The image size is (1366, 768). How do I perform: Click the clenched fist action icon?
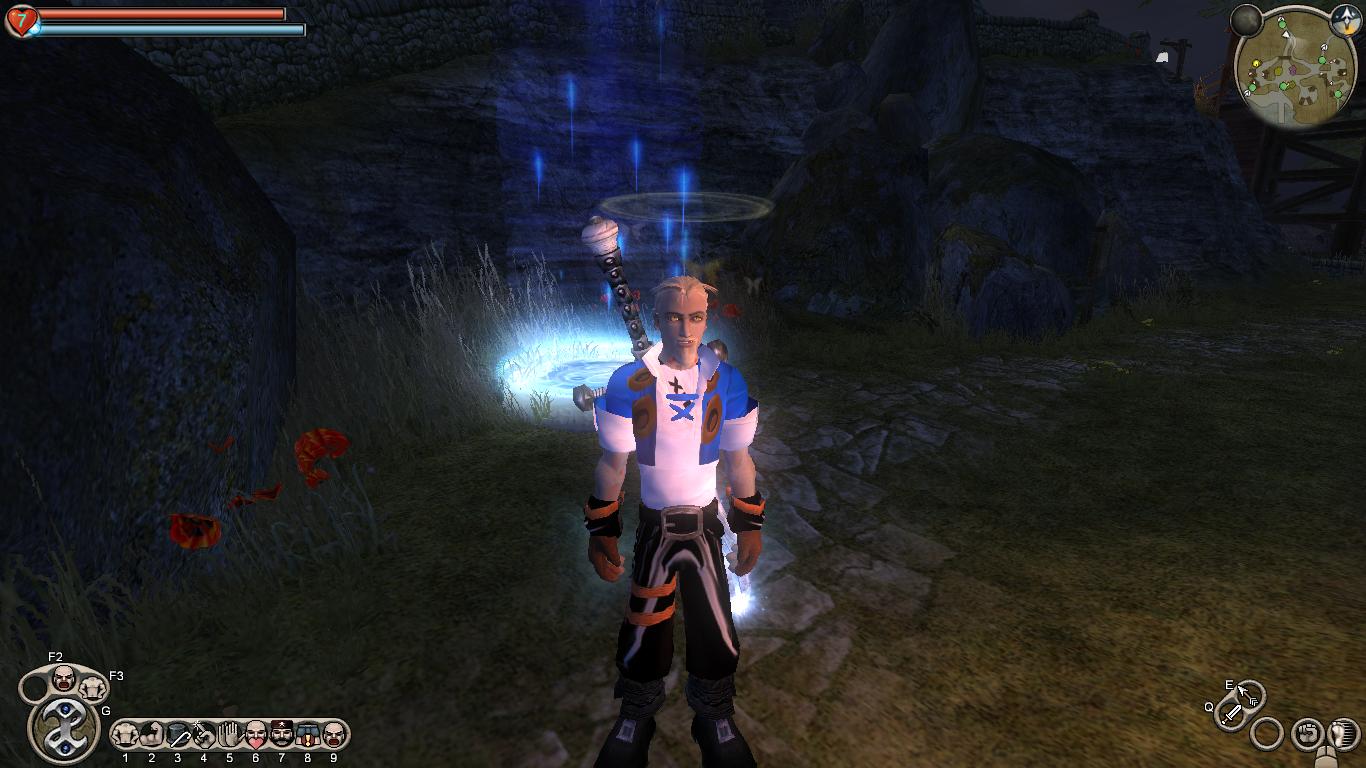coord(1306,734)
